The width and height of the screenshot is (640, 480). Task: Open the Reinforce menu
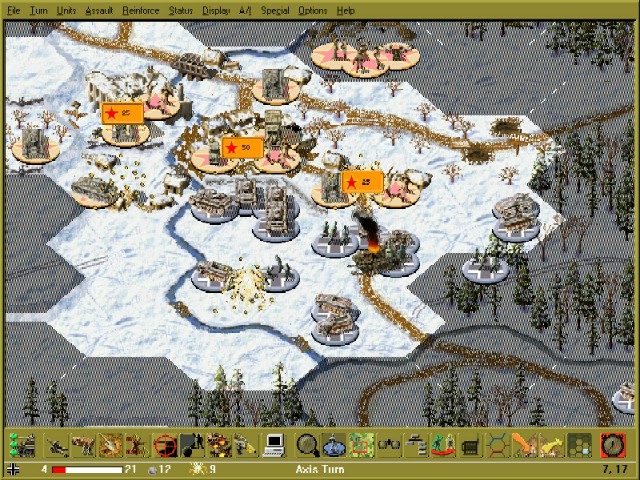click(x=140, y=10)
